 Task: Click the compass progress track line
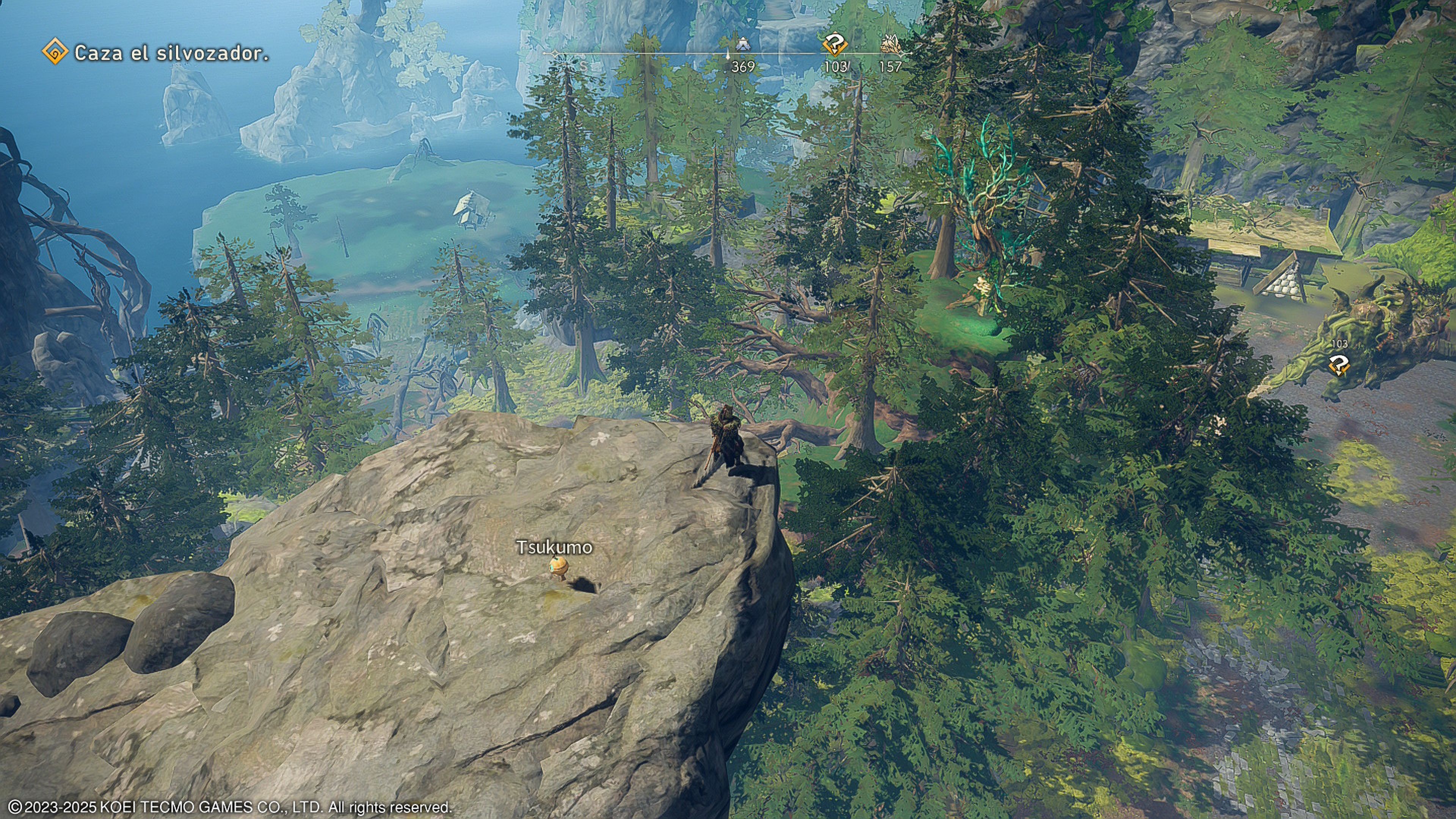click(x=678, y=54)
